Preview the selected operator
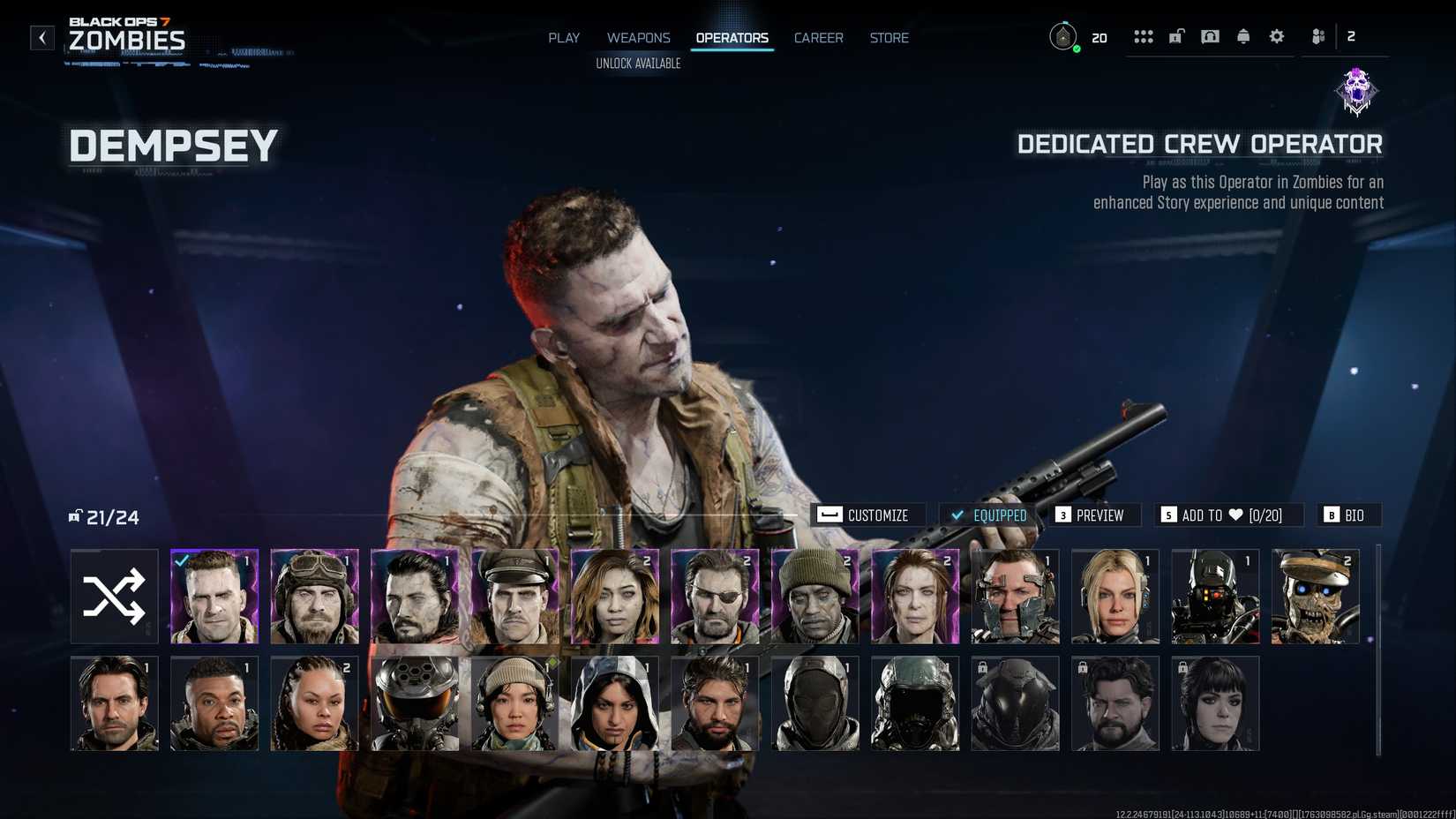The width and height of the screenshot is (1456, 819). pos(1094,515)
